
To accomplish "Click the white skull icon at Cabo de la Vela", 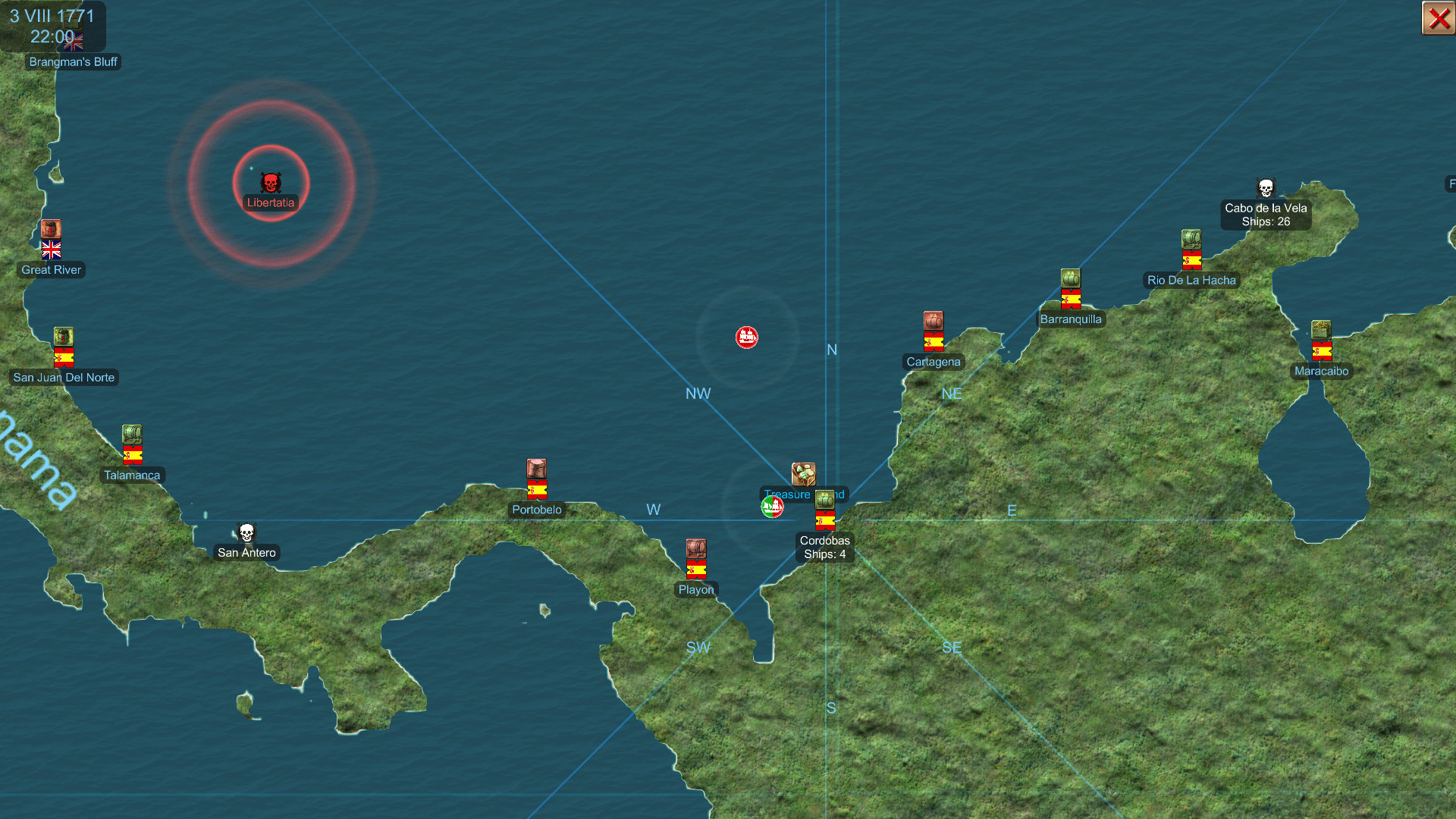I will click(1266, 187).
